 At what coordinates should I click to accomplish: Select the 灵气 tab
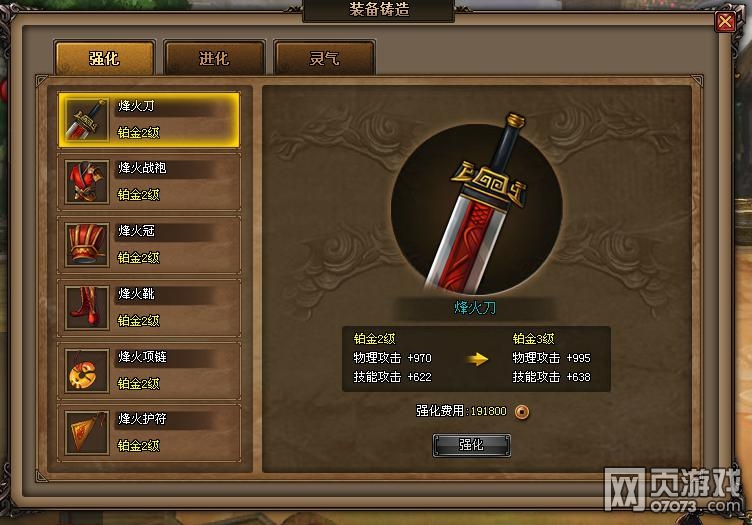coord(324,58)
